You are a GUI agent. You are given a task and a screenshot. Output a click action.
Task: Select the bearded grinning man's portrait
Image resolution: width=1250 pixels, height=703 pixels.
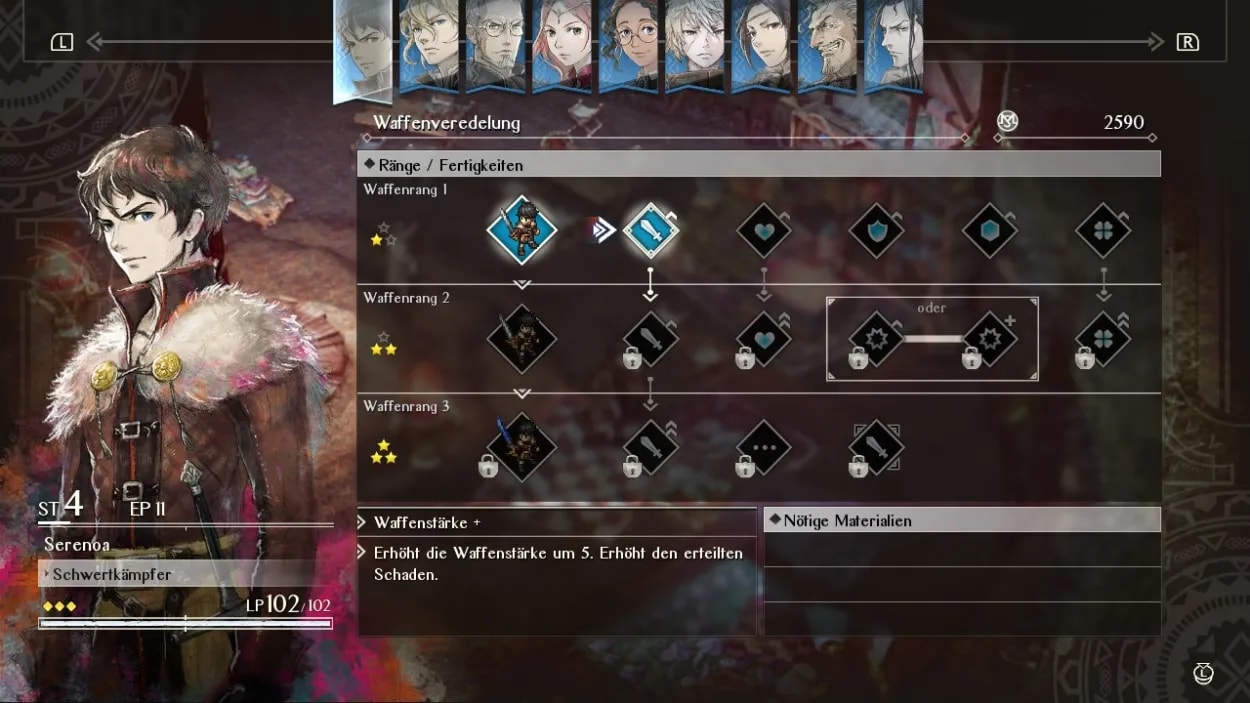tap(827, 45)
